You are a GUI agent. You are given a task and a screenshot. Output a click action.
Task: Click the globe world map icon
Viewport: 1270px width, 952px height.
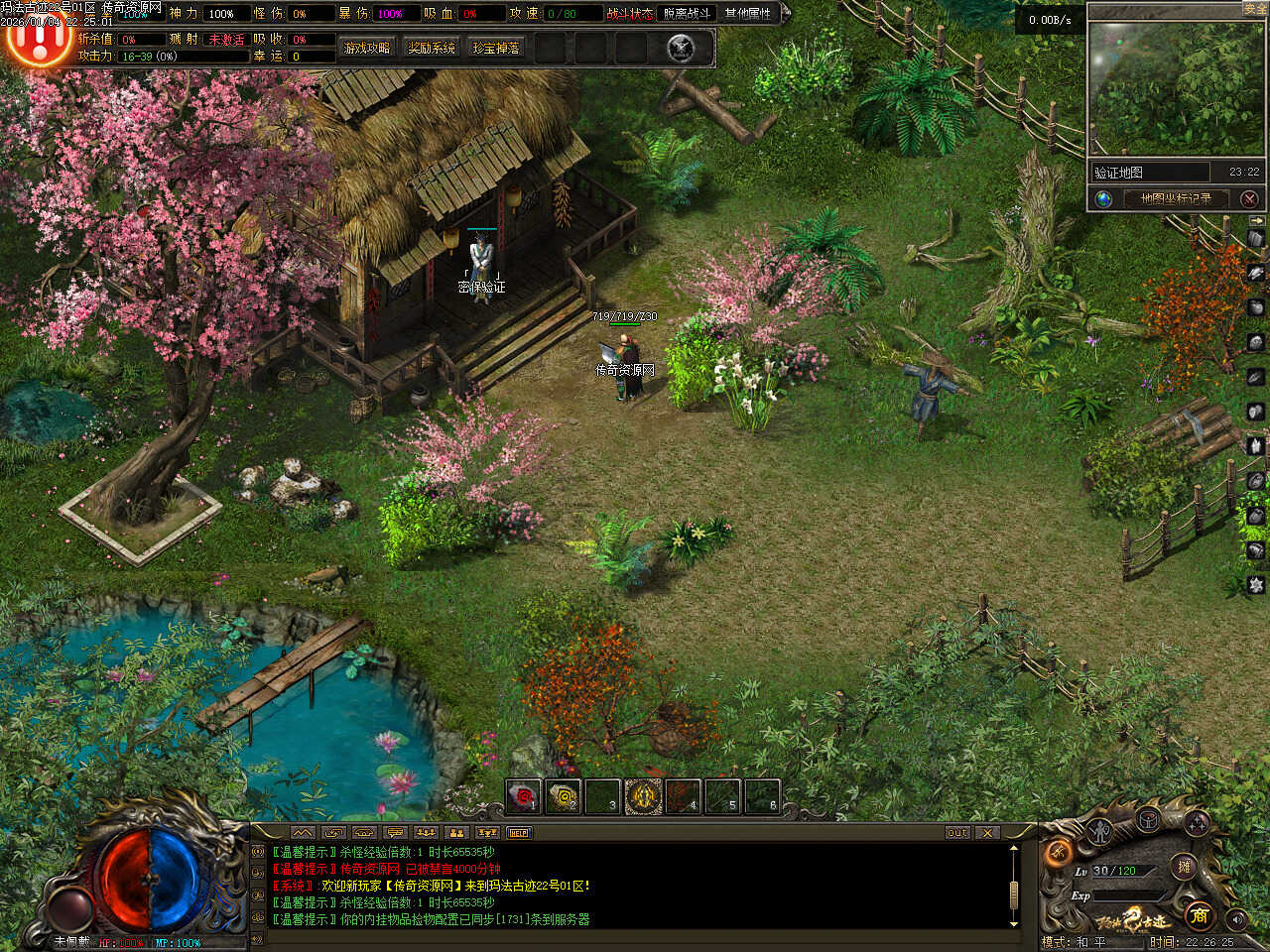pos(1103,198)
